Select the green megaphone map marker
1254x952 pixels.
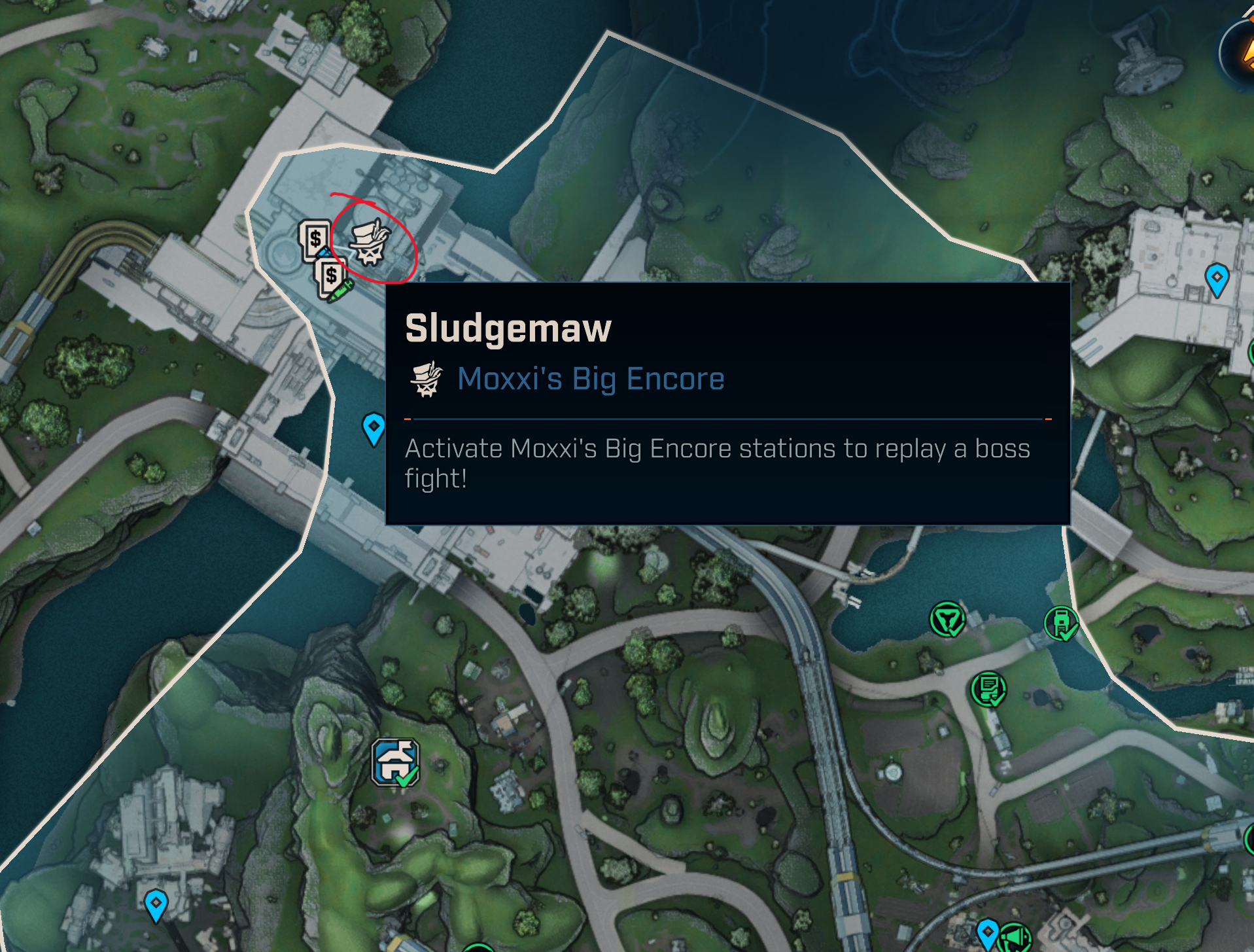1015,938
